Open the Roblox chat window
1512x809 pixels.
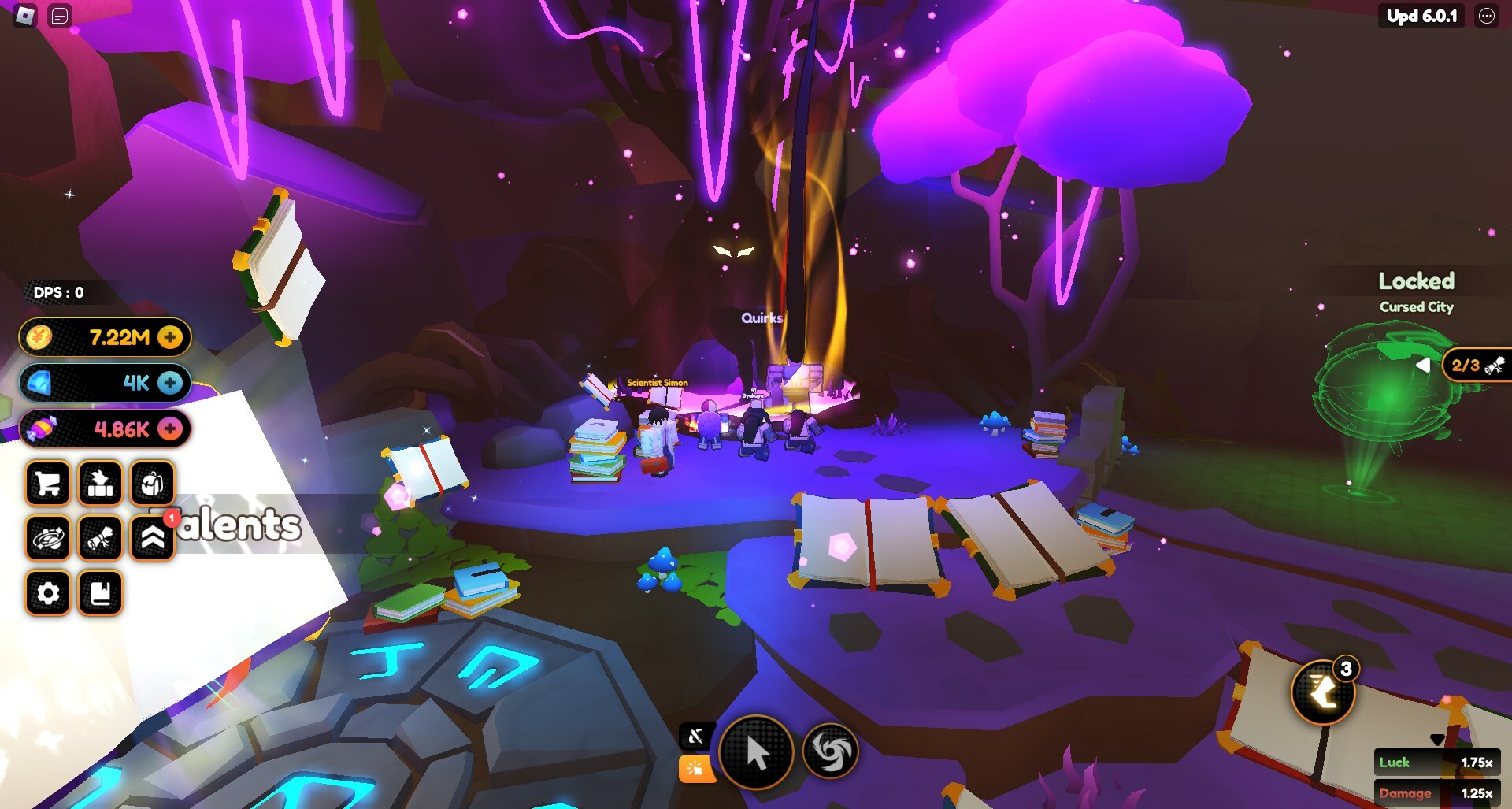tap(60, 16)
